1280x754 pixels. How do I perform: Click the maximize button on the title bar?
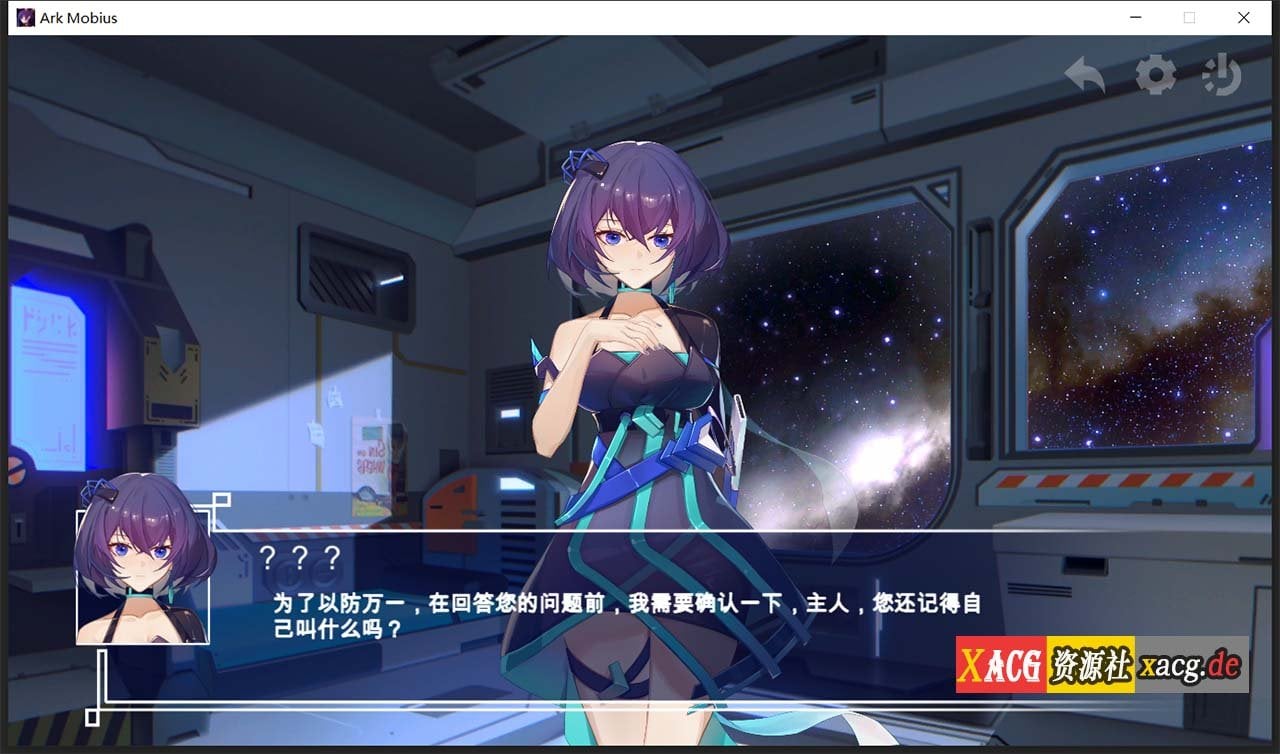1189,17
